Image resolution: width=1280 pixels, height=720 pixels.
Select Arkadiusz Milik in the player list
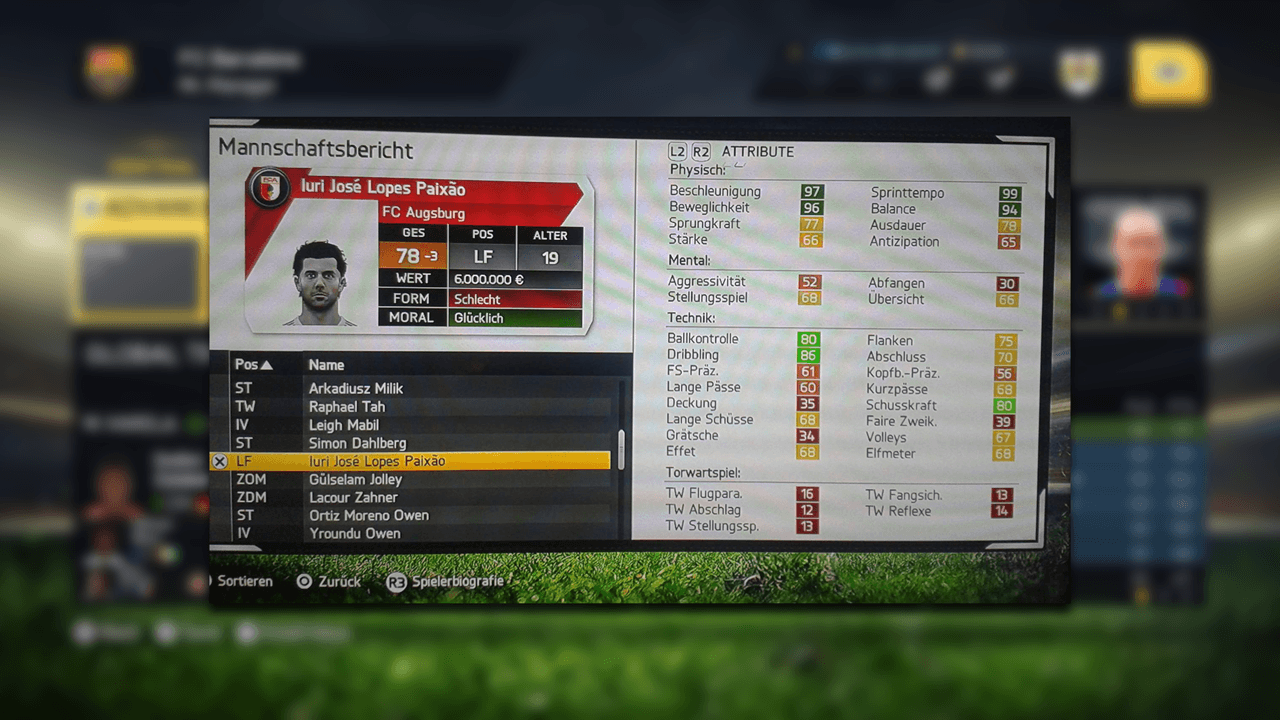coord(356,388)
